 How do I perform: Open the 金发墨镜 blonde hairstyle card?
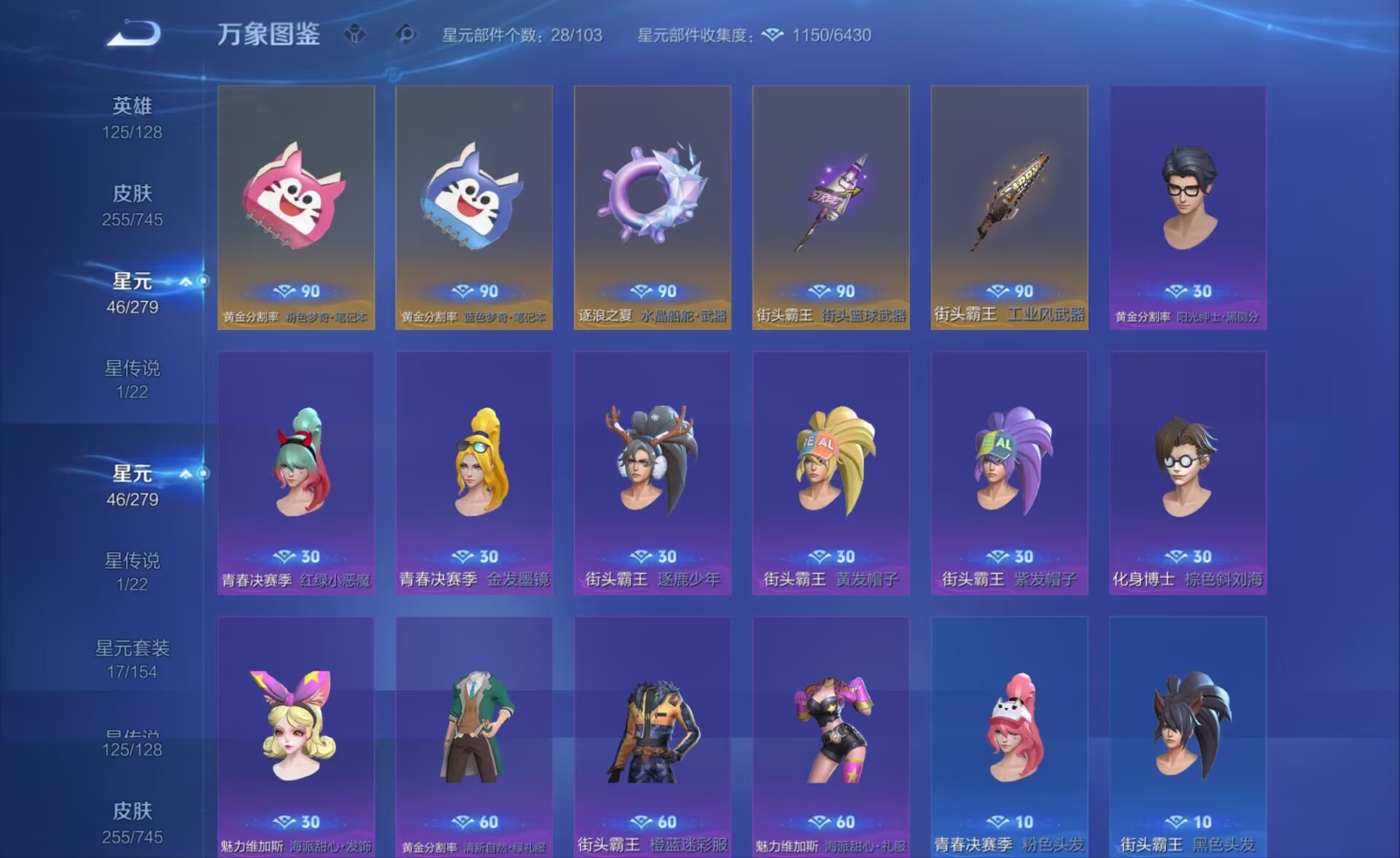click(x=474, y=472)
